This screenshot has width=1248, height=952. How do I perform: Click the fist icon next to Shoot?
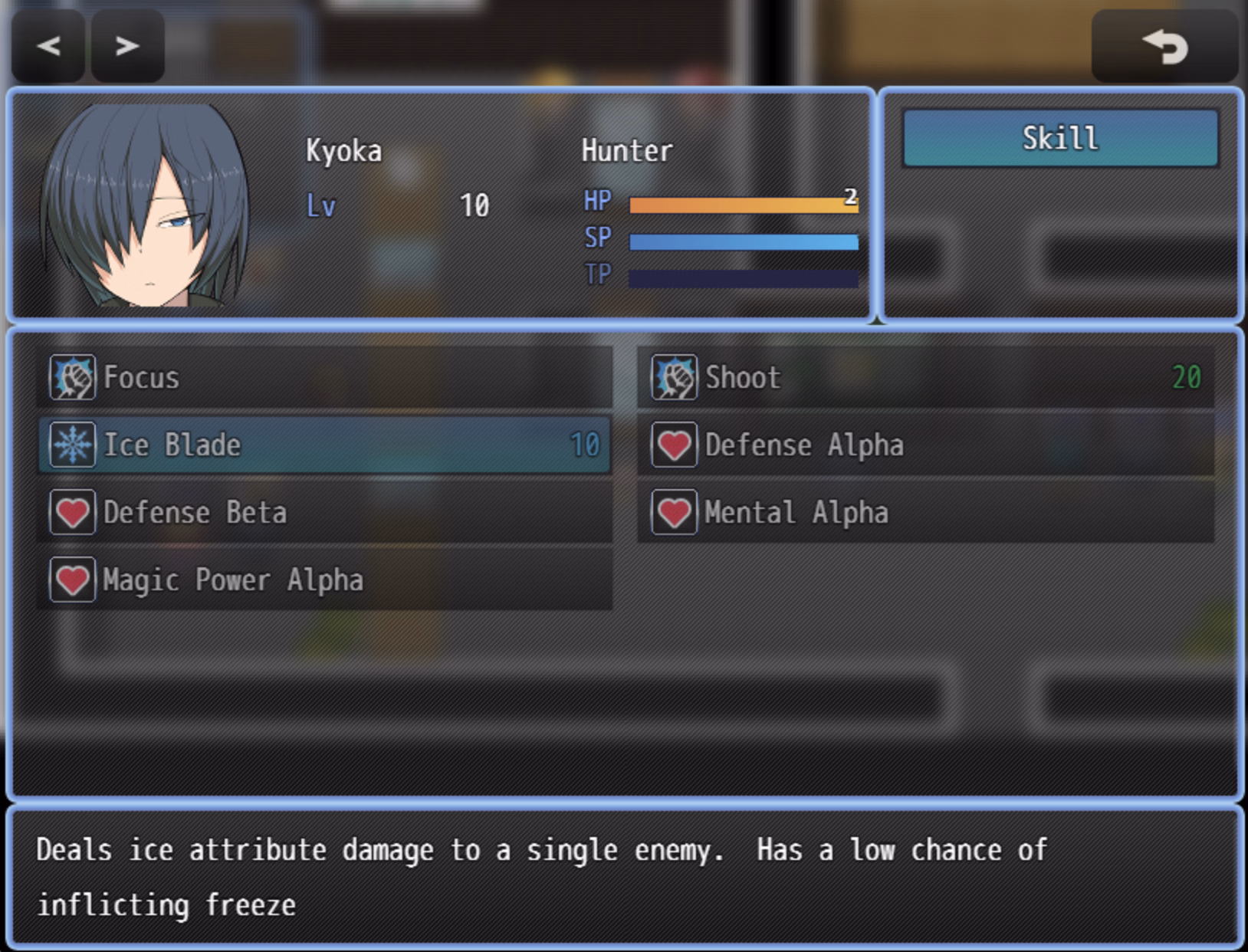coord(673,377)
